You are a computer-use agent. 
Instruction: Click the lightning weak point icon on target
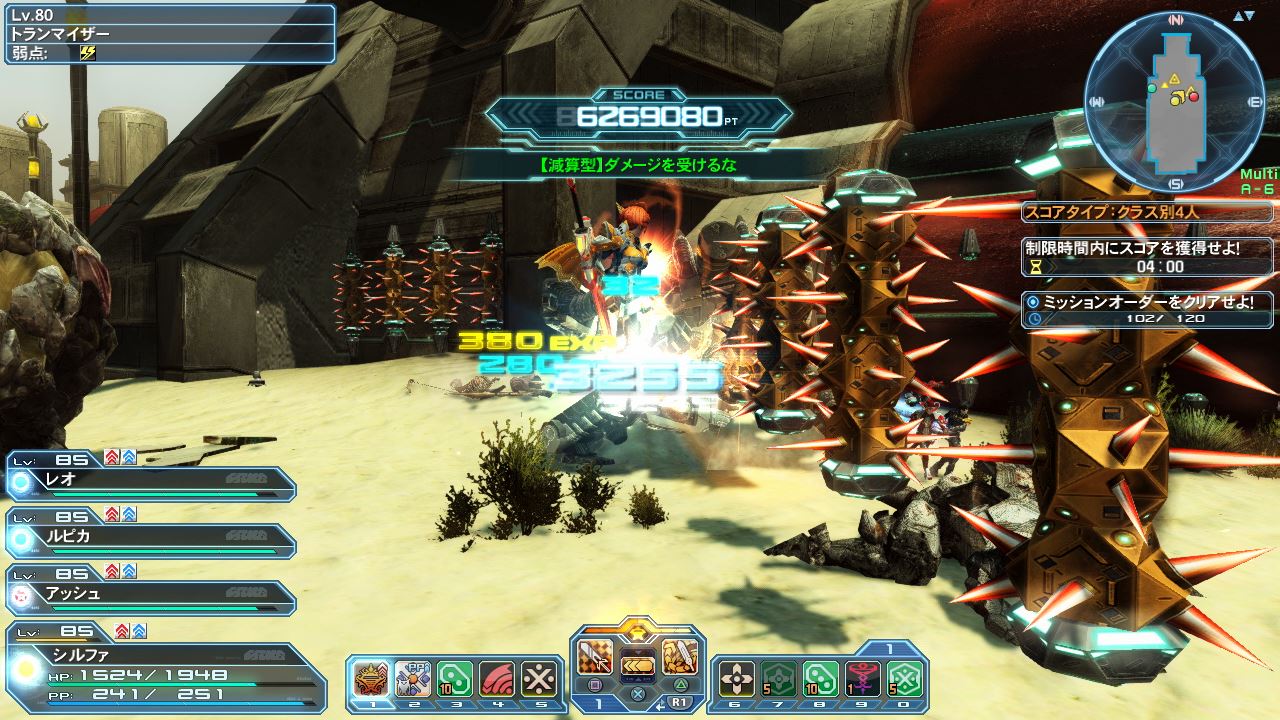(x=87, y=52)
